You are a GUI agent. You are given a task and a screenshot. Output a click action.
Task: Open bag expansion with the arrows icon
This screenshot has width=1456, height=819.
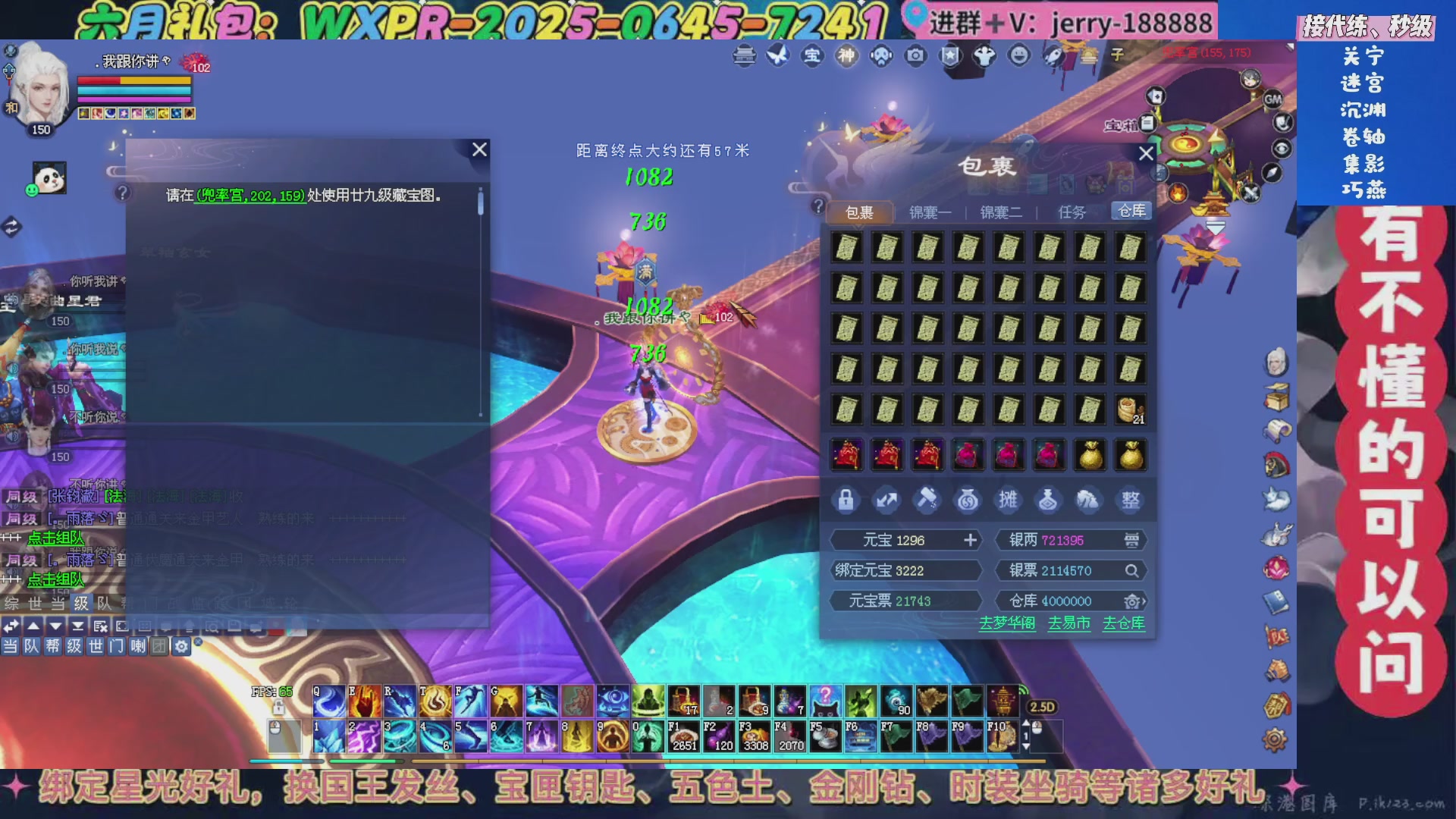888,499
